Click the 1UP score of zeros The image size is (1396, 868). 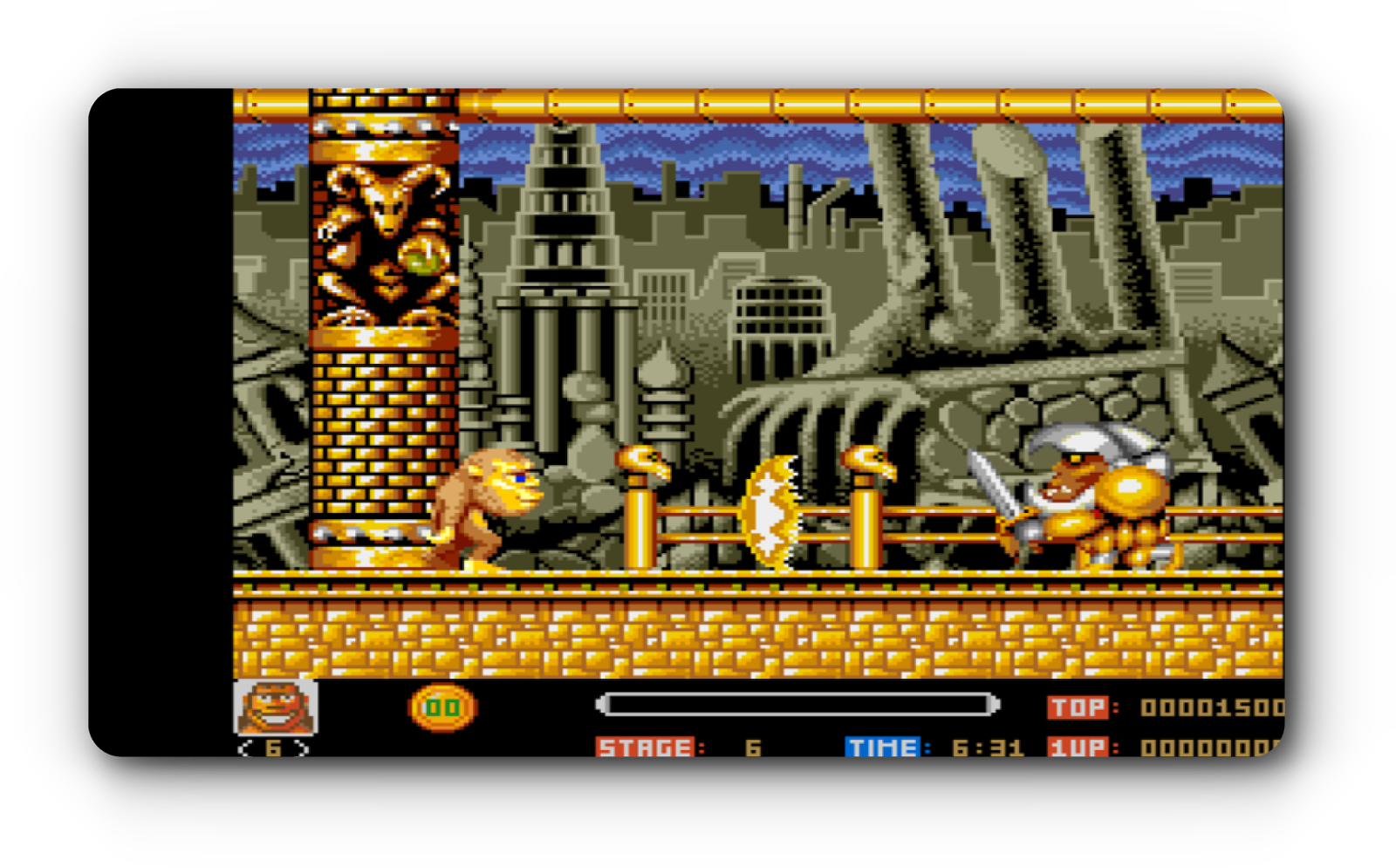tap(1208, 747)
